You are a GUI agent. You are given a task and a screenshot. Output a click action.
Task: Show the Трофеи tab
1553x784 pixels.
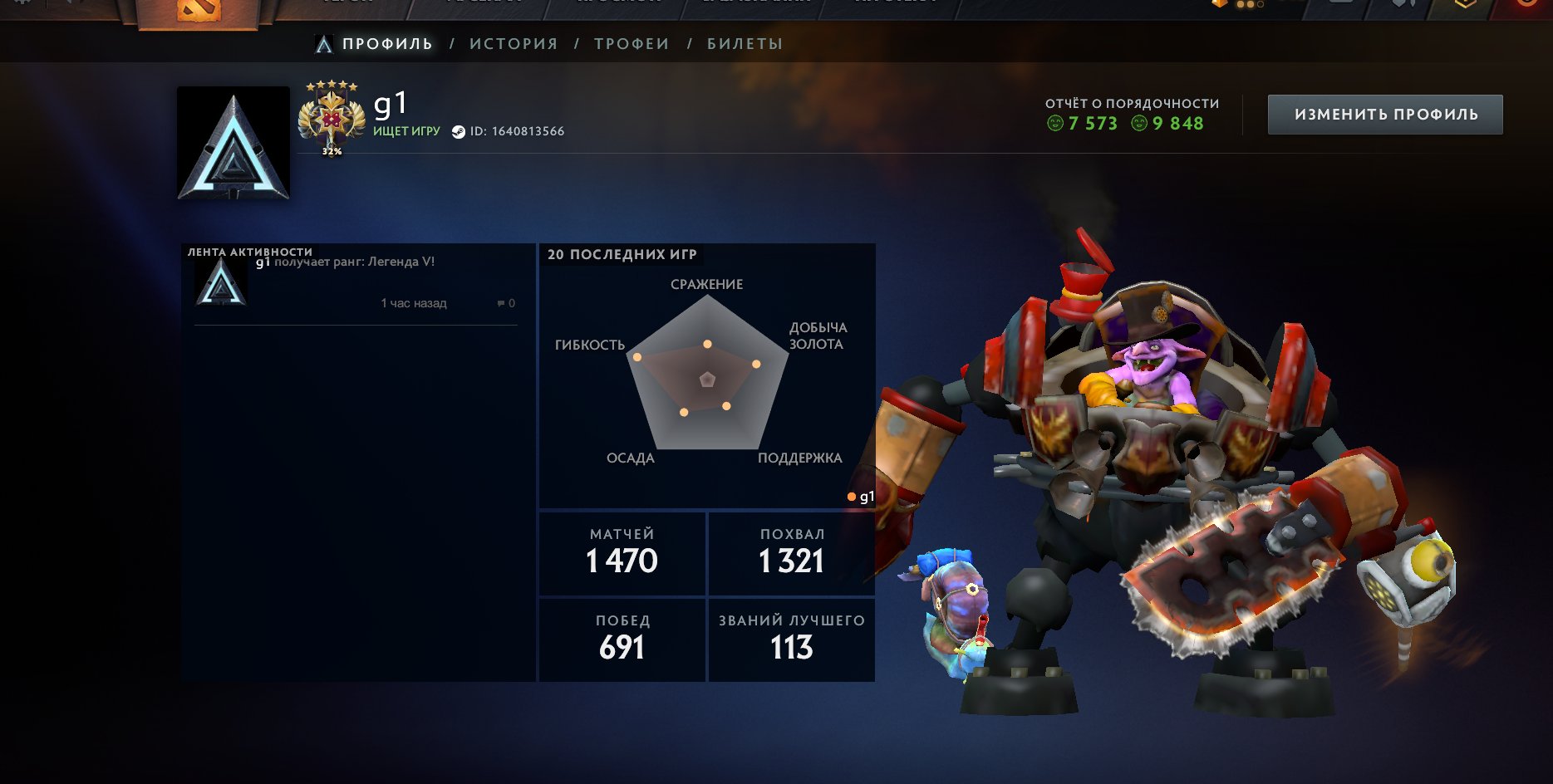632,44
